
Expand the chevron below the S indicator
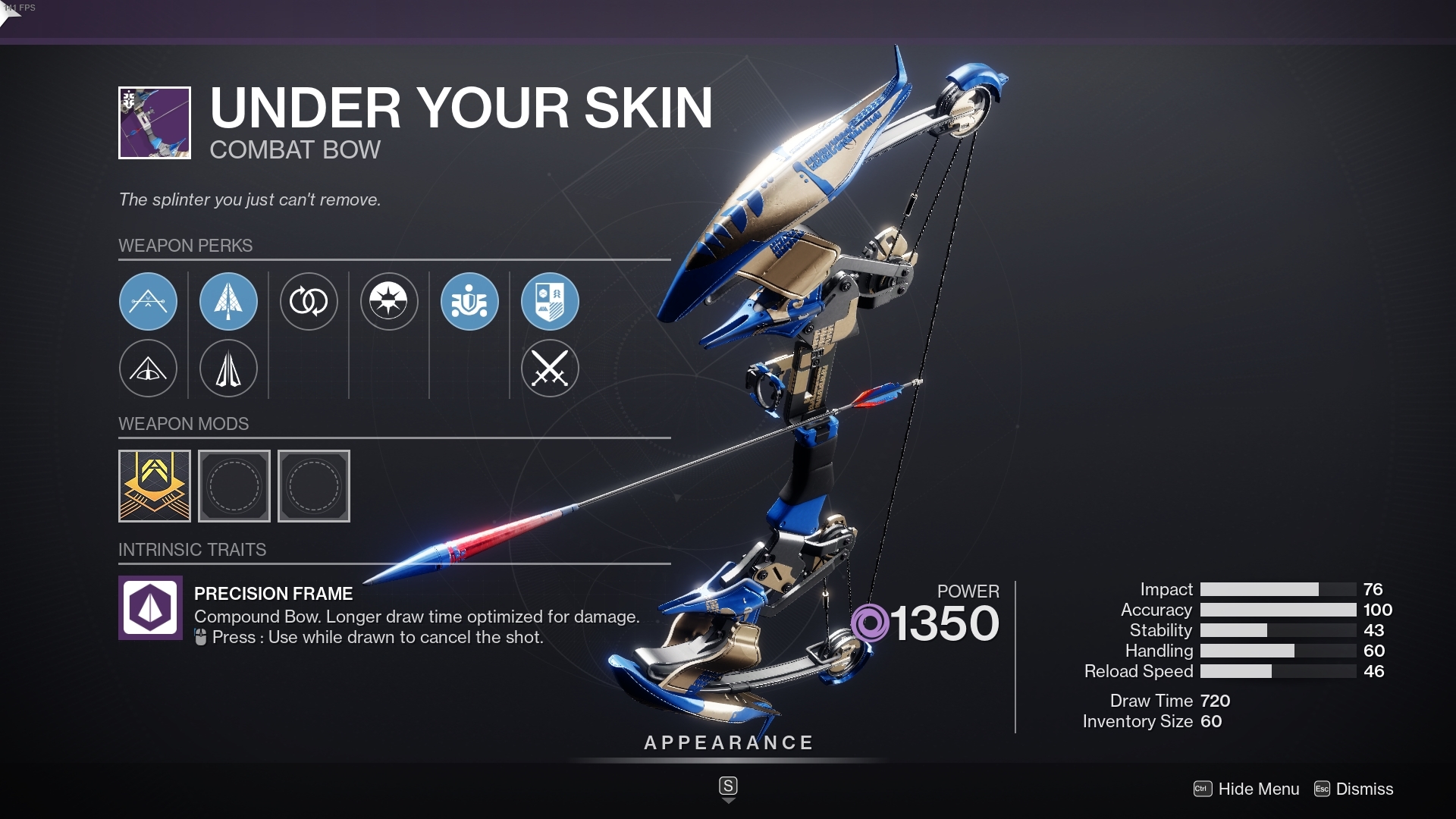[x=728, y=799]
